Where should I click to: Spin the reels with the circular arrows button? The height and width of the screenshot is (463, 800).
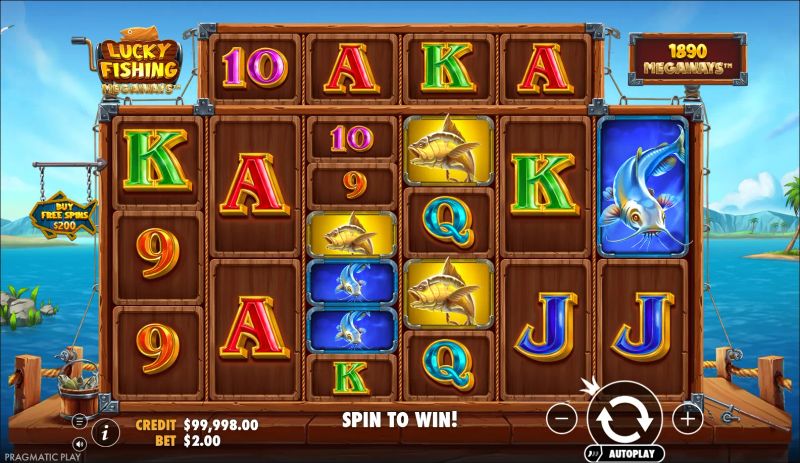(x=624, y=419)
